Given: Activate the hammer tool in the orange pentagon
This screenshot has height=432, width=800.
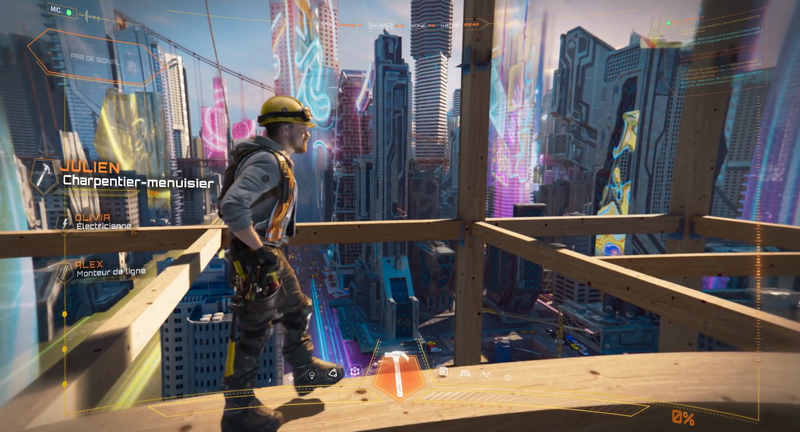Looking at the screenshot, I should click(x=398, y=374).
